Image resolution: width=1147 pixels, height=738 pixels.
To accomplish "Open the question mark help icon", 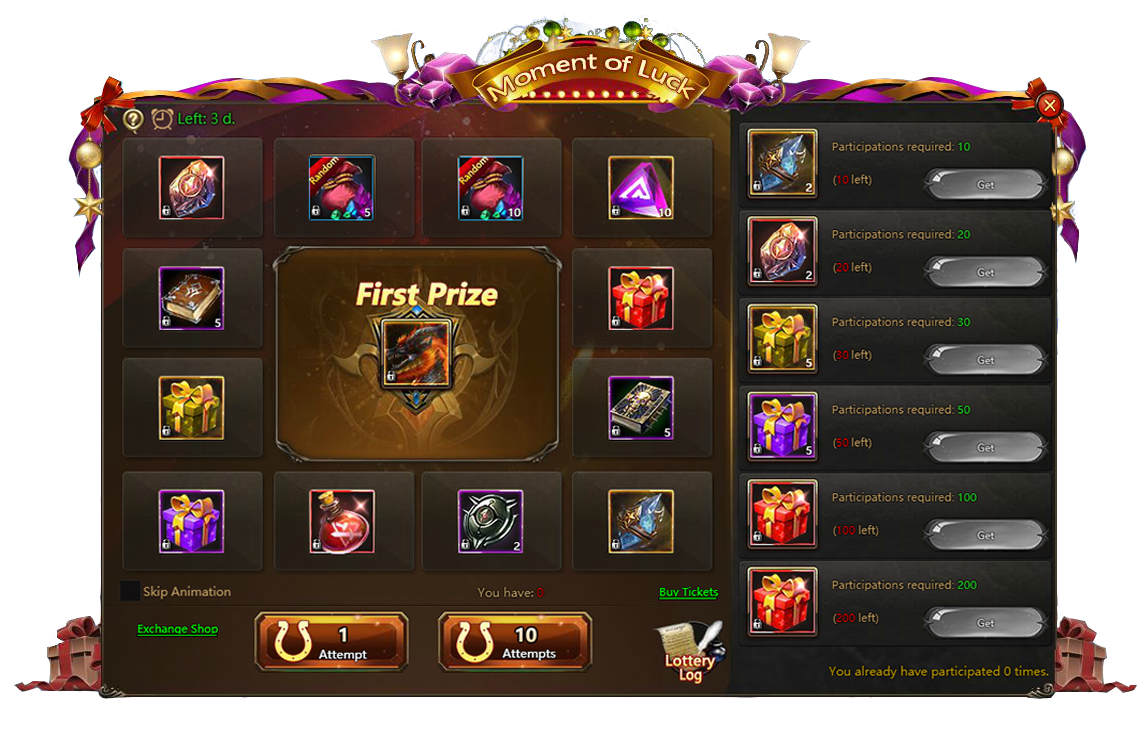I will point(133,119).
